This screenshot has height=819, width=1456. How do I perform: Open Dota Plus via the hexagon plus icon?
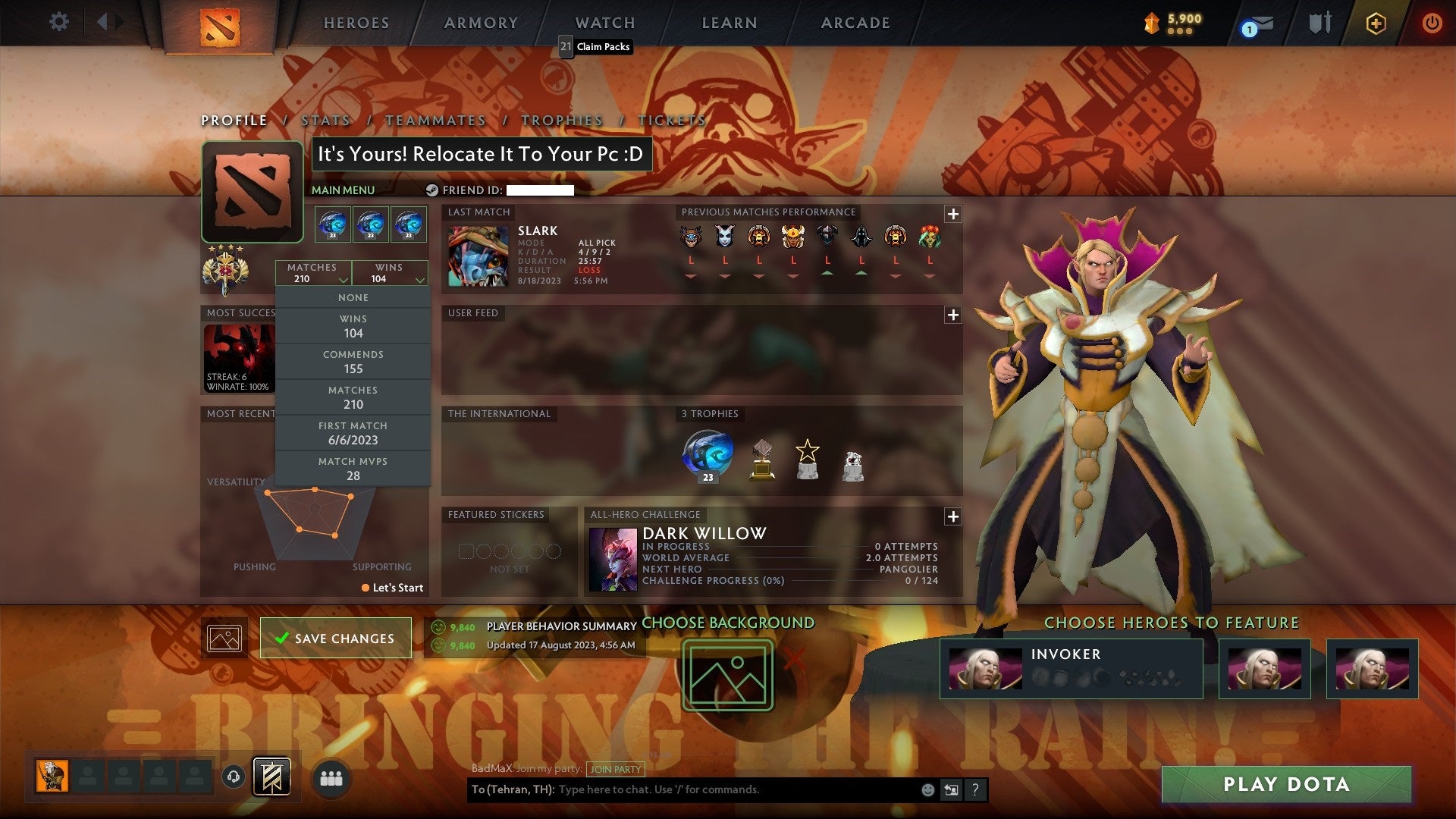1376,23
